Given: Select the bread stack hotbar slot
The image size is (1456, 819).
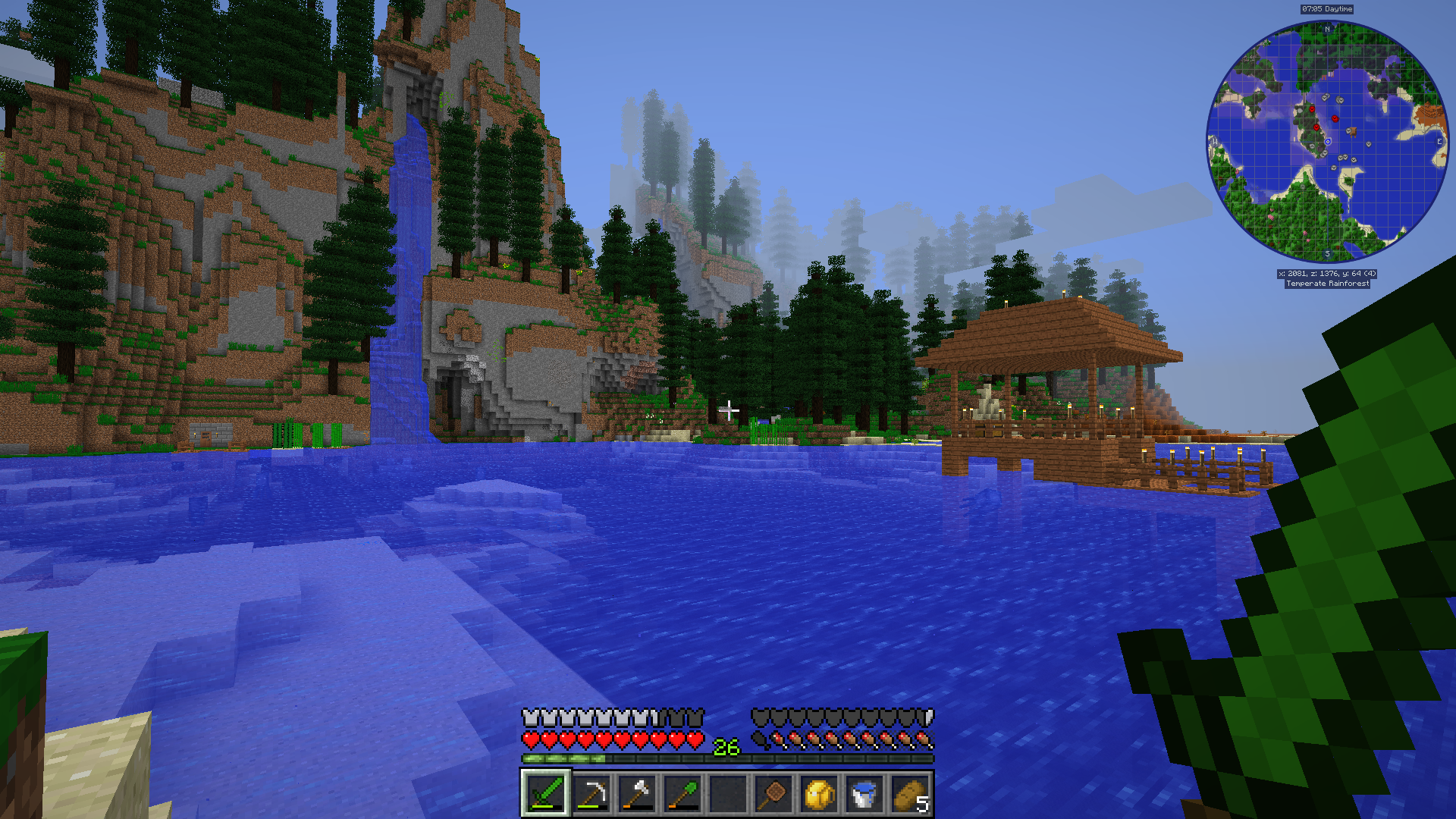Looking at the screenshot, I should (x=910, y=794).
